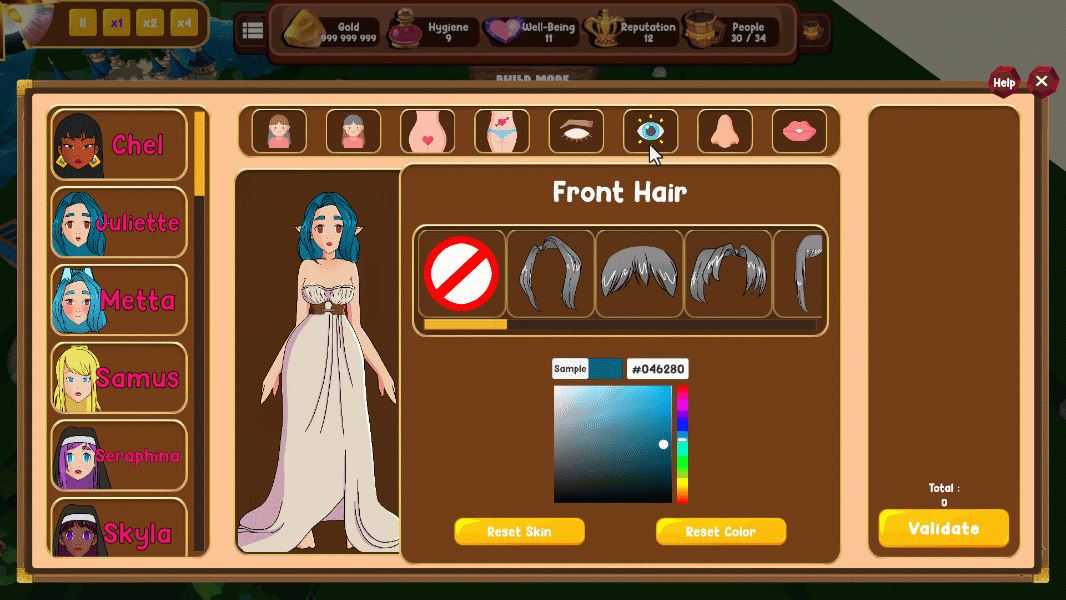Pick Samus in the character list
This screenshot has width=1066, height=600.
pos(119,378)
